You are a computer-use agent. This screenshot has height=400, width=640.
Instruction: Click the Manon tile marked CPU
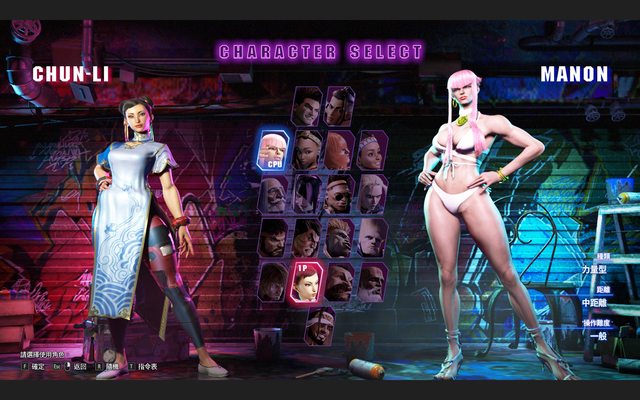(x=274, y=150)
